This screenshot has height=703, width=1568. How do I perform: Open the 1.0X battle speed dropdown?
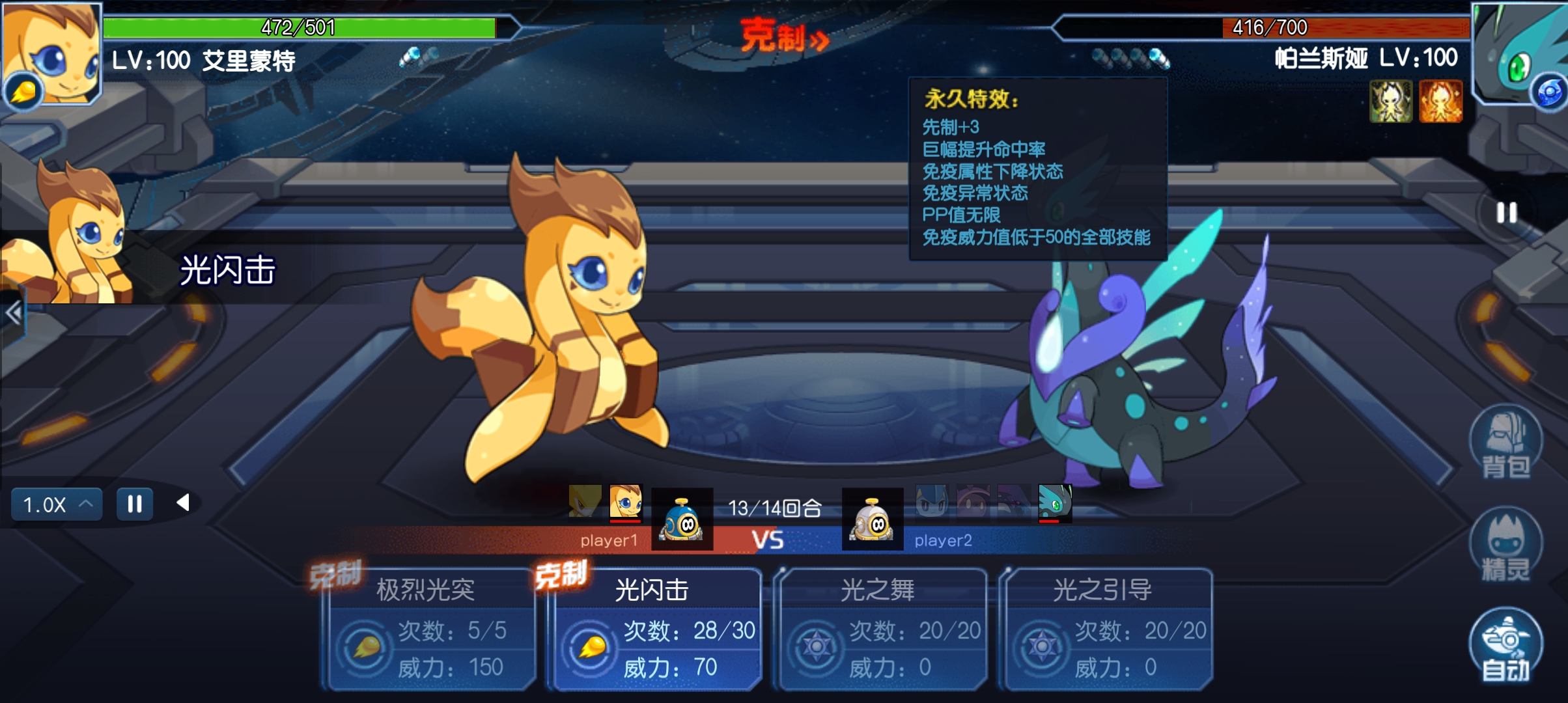(x=55, y=503)
